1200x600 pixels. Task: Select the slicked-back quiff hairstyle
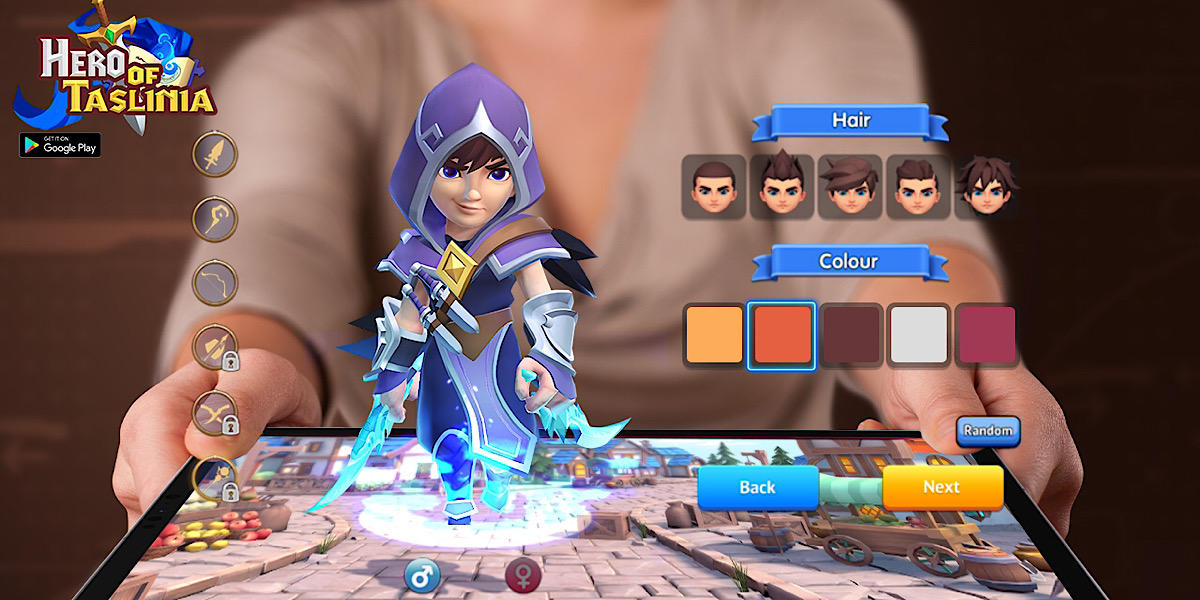(x=917, y=187)
